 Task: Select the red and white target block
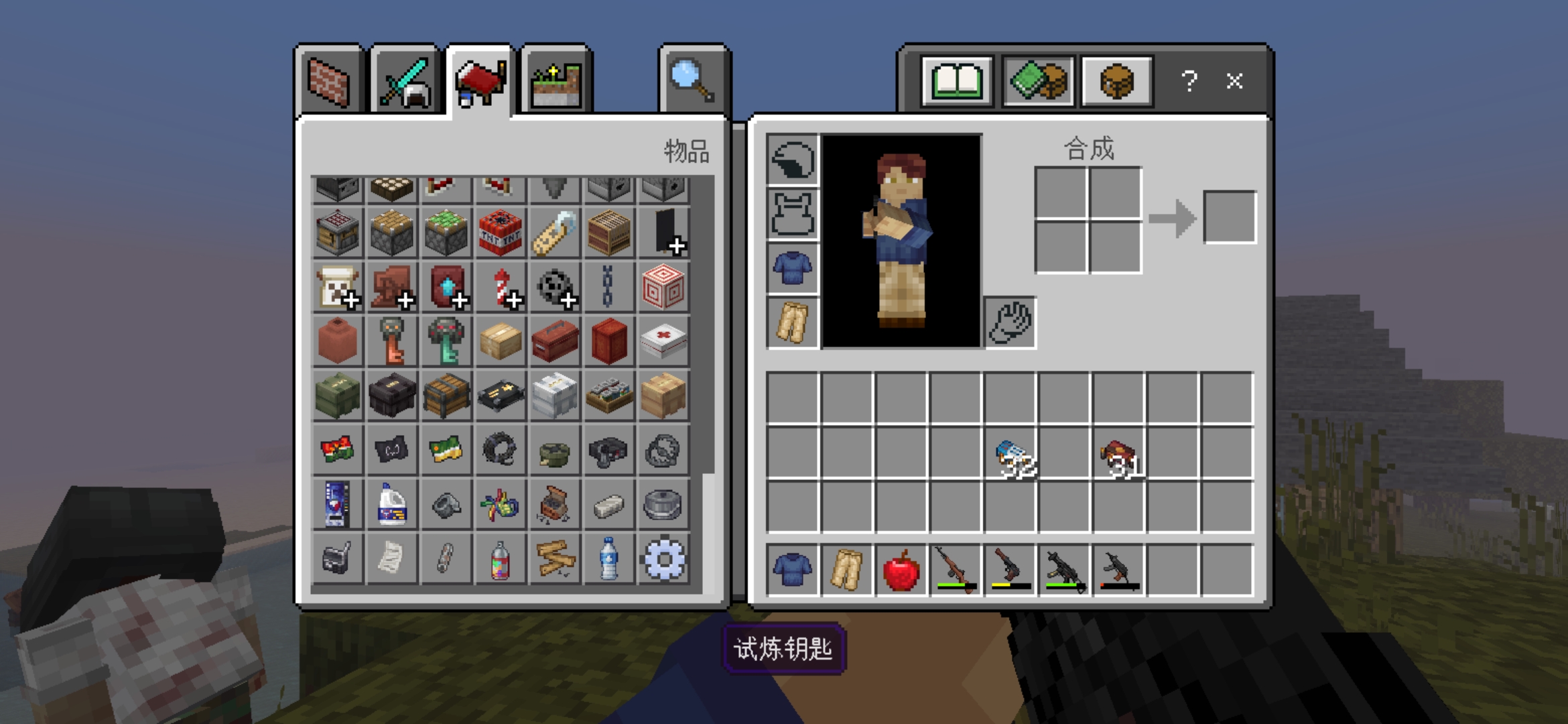pyautogui.click(x=663, y=287)
